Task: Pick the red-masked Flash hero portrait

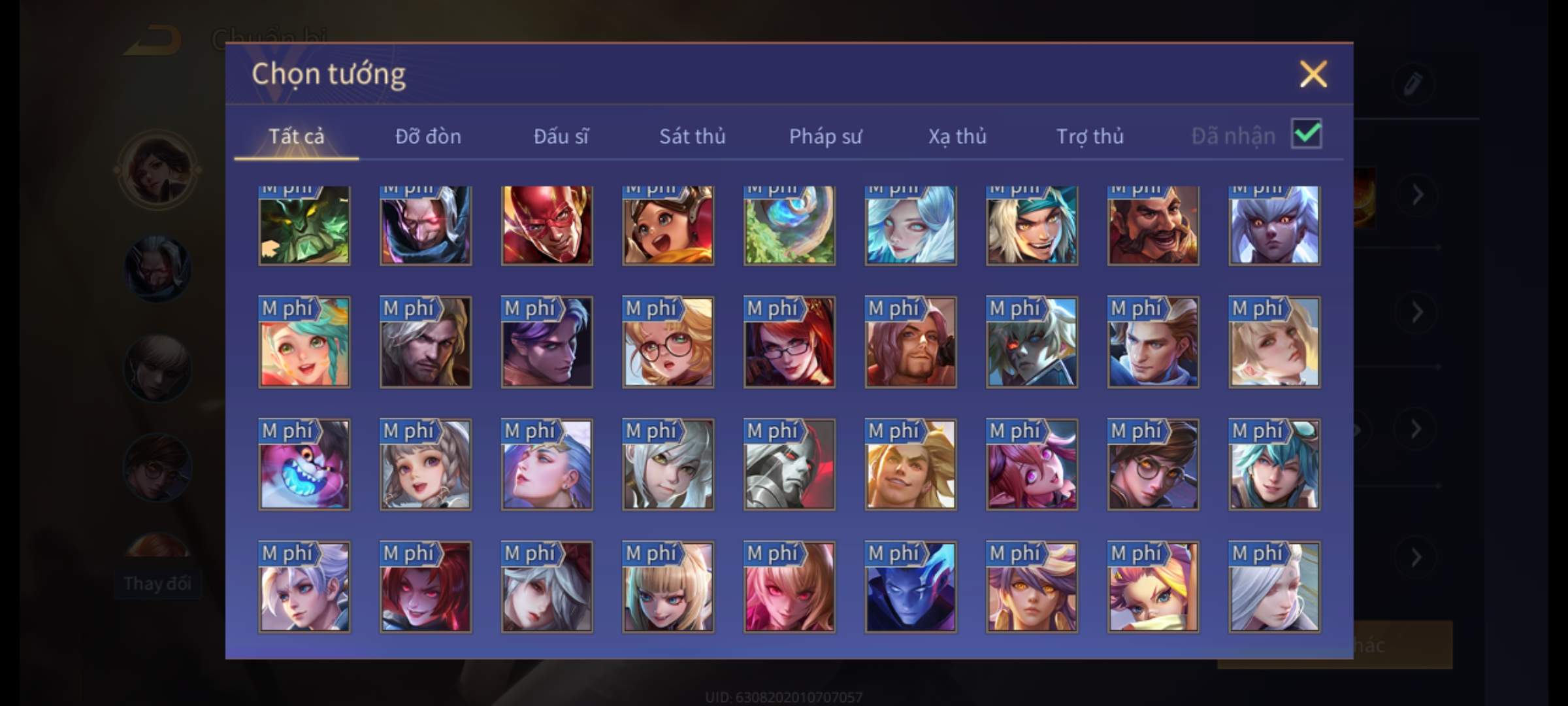Action: pos(547,226)
